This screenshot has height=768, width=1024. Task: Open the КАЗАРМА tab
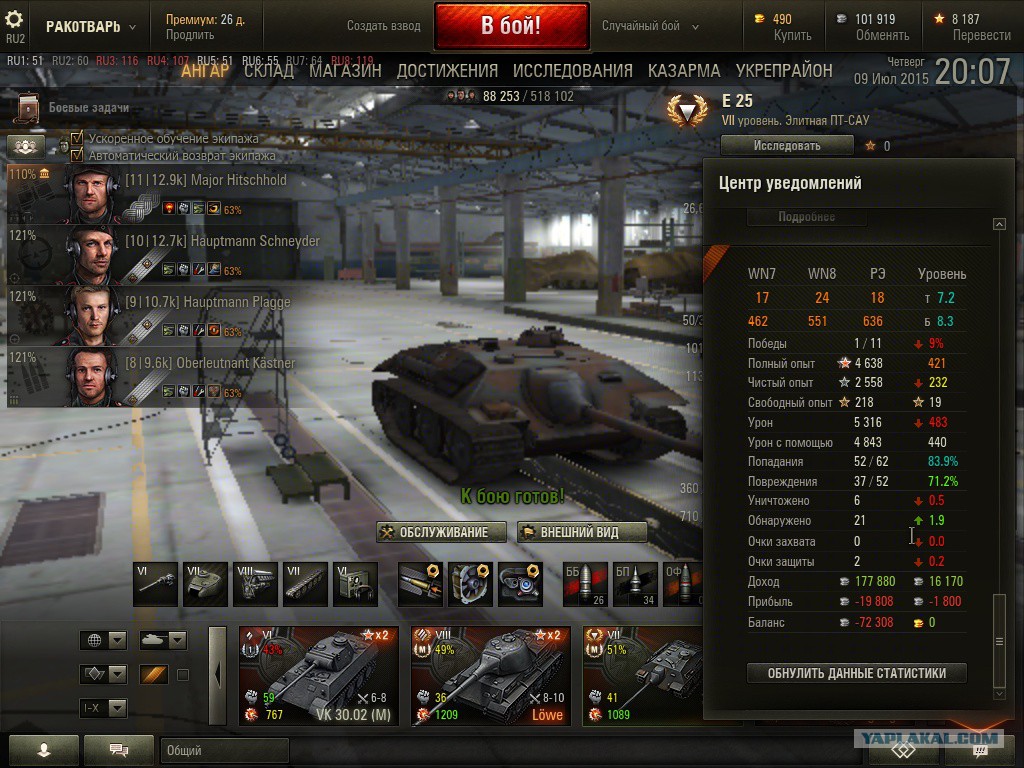684,71
